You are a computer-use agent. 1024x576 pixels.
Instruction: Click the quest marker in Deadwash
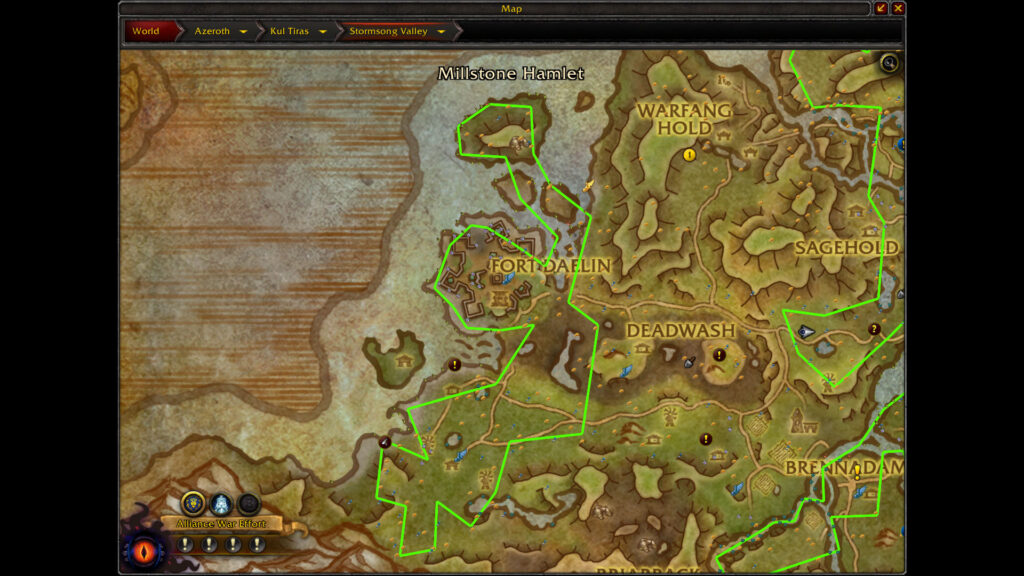pyautogui.click(x=719, y=354)
